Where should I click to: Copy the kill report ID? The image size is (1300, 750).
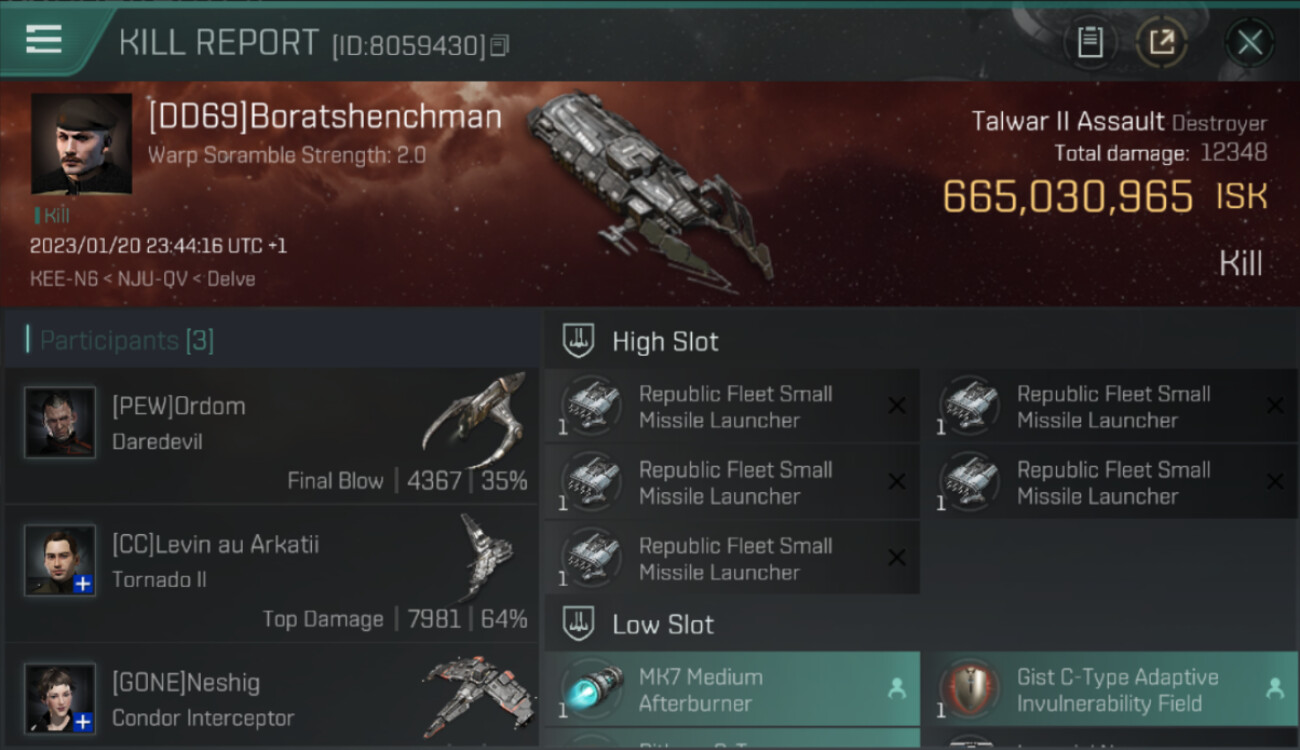[x=500, y=45]
